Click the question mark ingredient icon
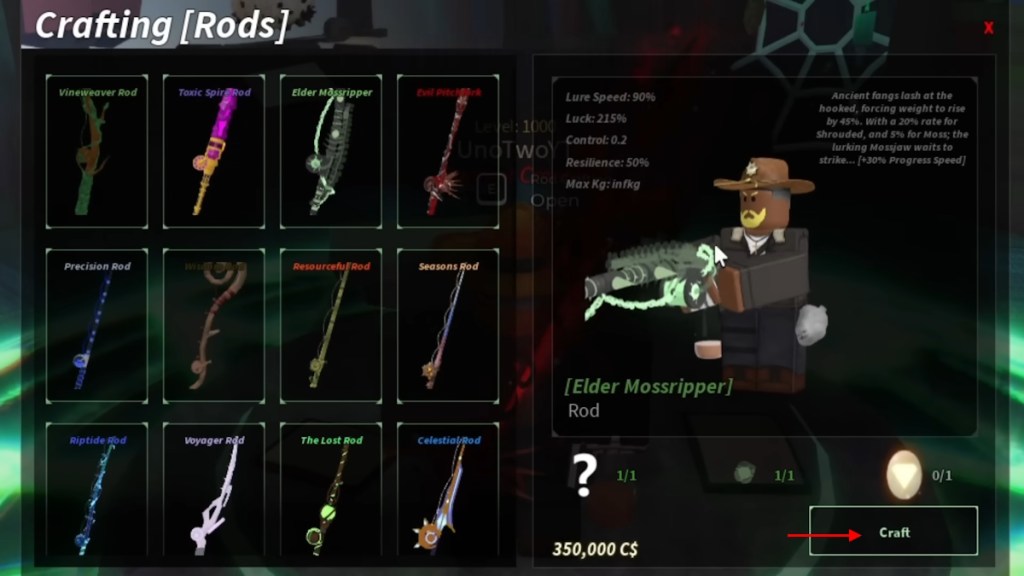 (x=585, y=475)
